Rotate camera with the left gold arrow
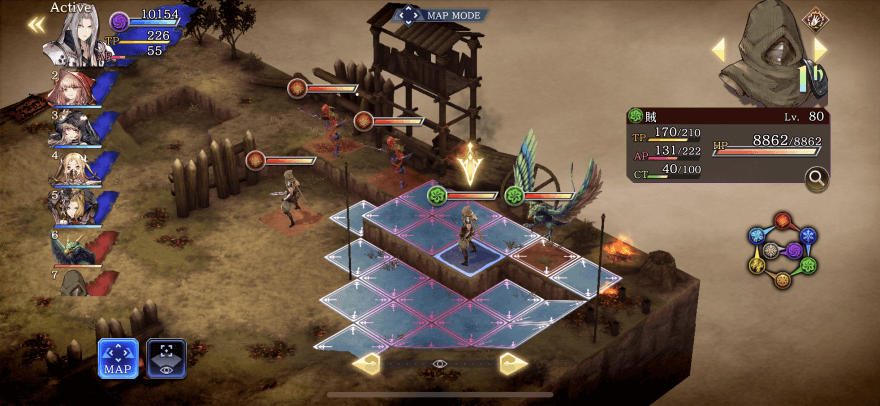 pyautogui.click(x=366, y=364)
